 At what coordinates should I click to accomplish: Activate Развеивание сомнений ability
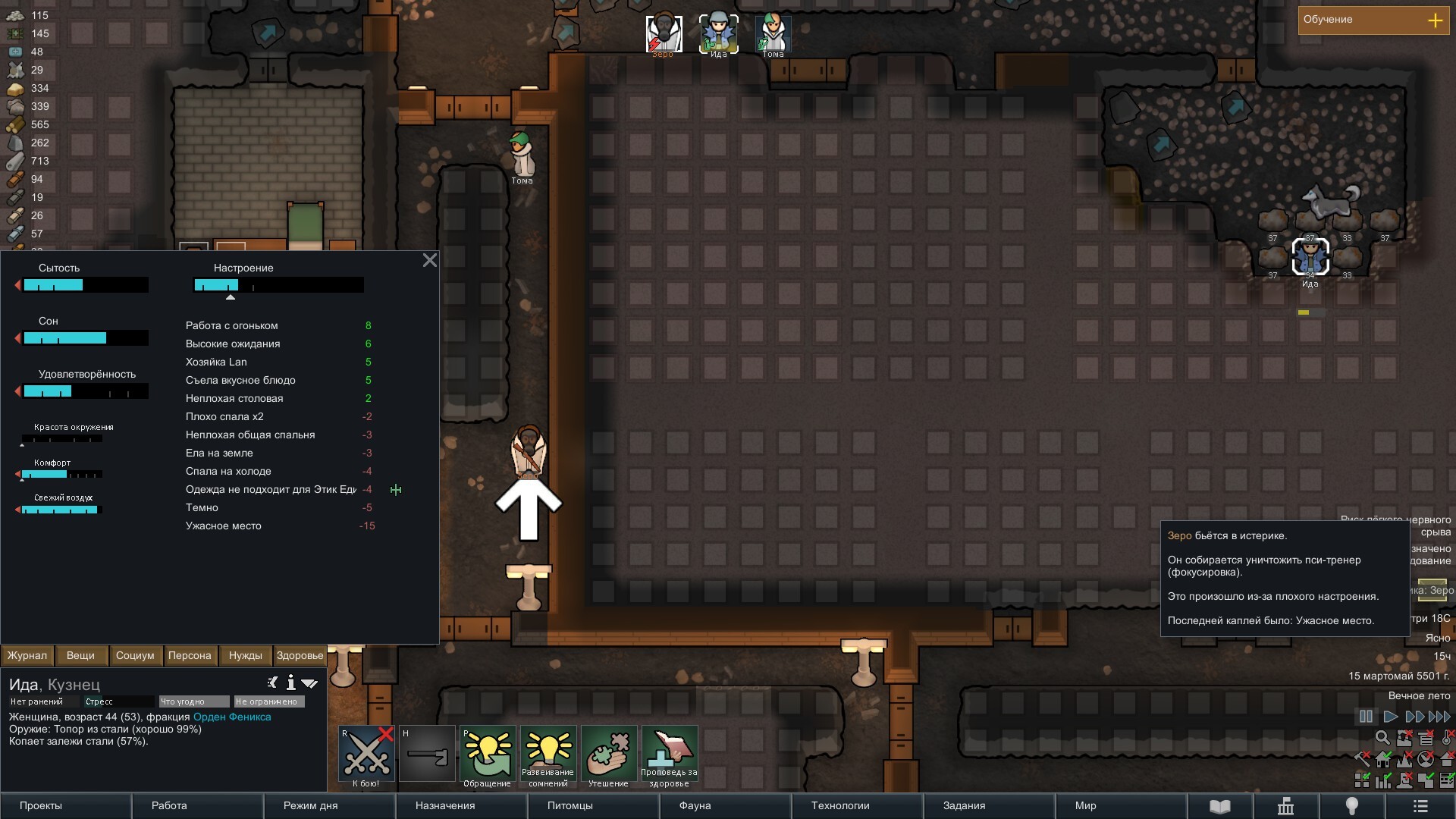click(x=548, y=755)
